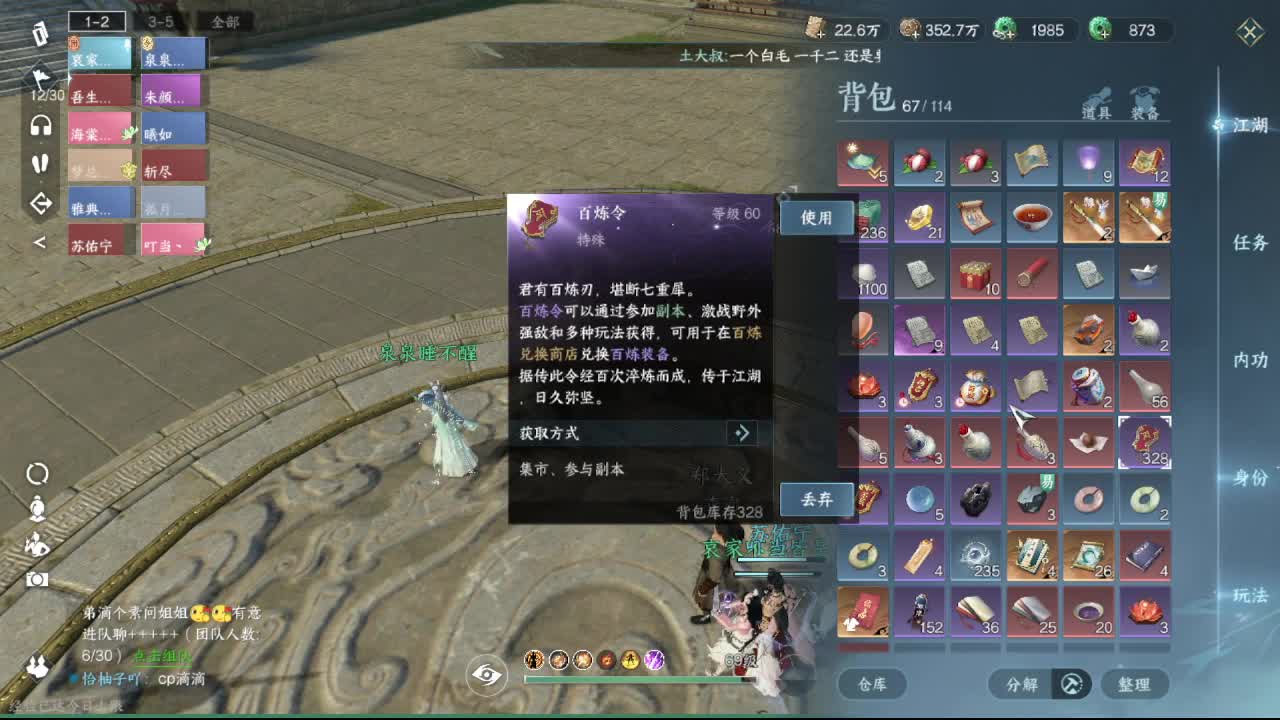Open the copper coin currency icon top right

tap(910, 30)
